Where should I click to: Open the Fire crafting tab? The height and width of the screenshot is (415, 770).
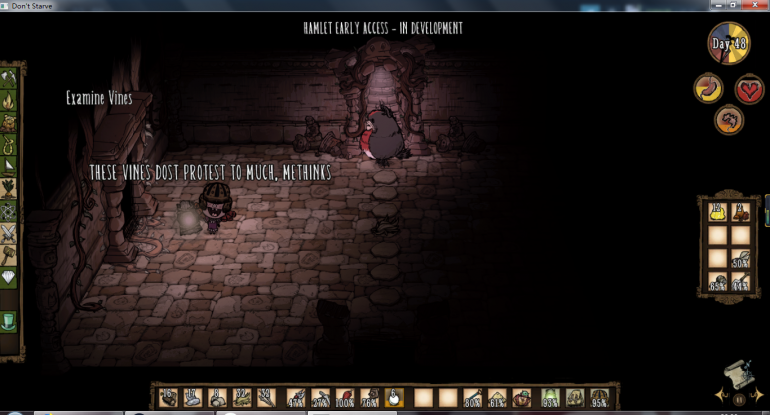10,100
